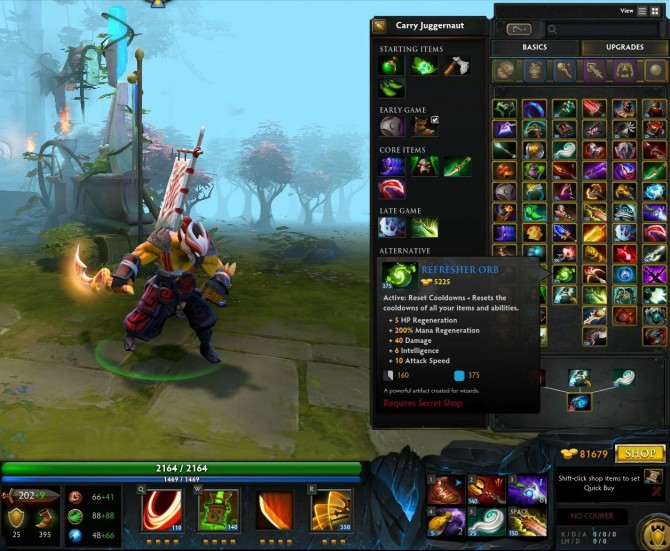Open the Carry Juggernaut build edit icon
The height and width of the screenshot is (551, 670).
pos(380,26)
